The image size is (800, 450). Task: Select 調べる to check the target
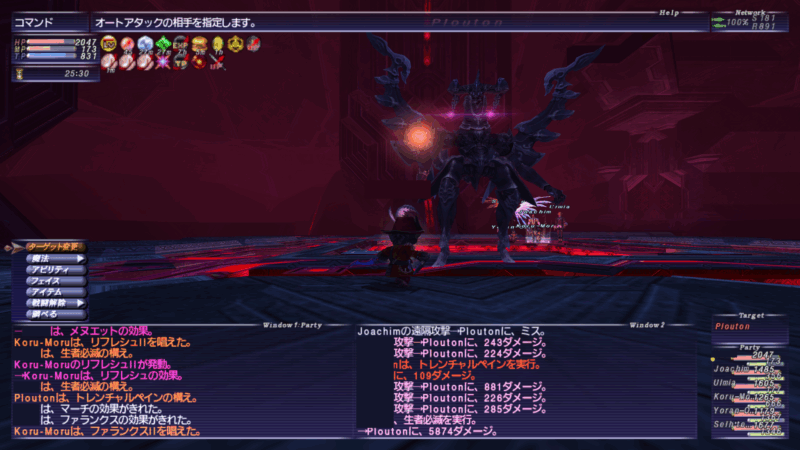click(x=50, y=313)
